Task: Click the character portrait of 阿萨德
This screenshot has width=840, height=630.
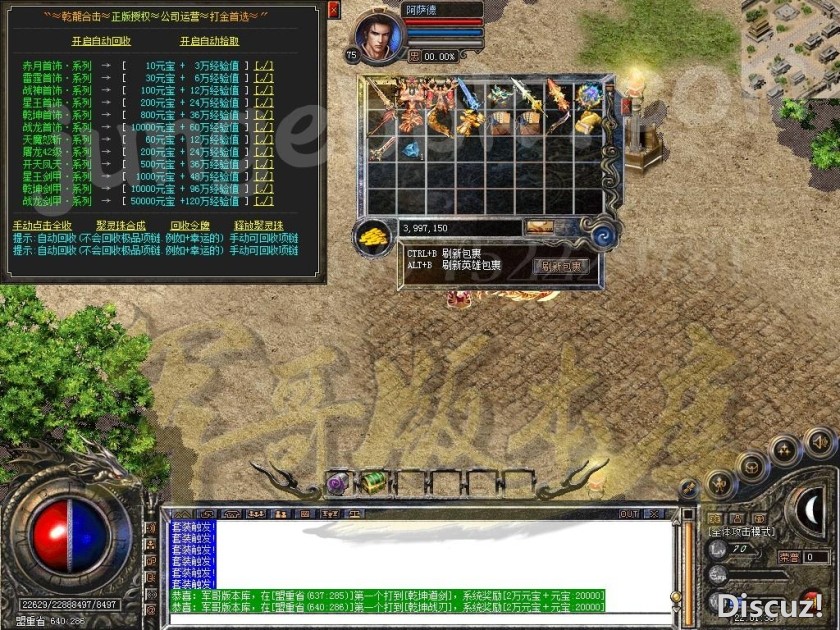Action: pos(380,30)
